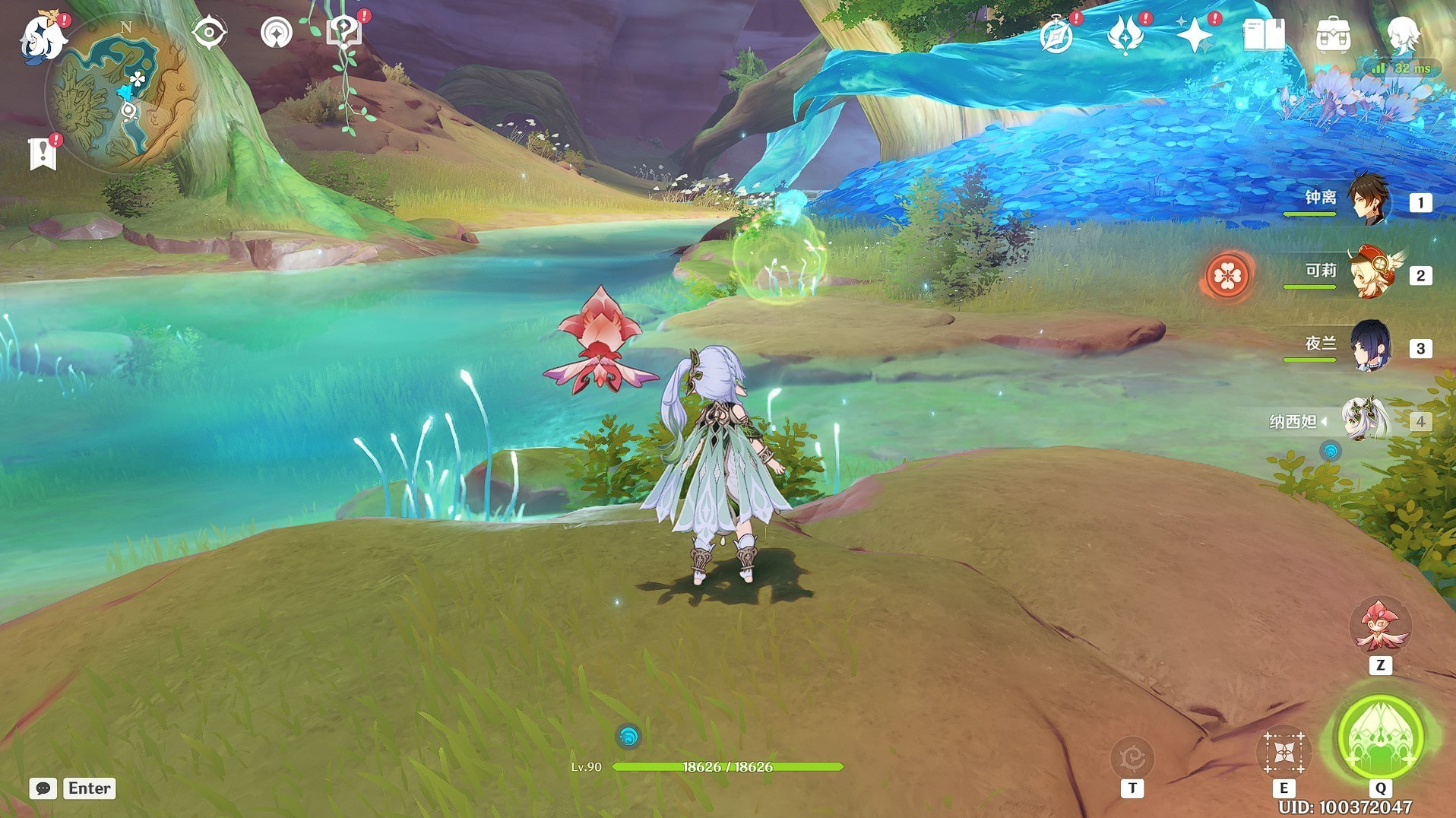
Task: Switch to party member 夜兰
Action: tap(1369, 347)
